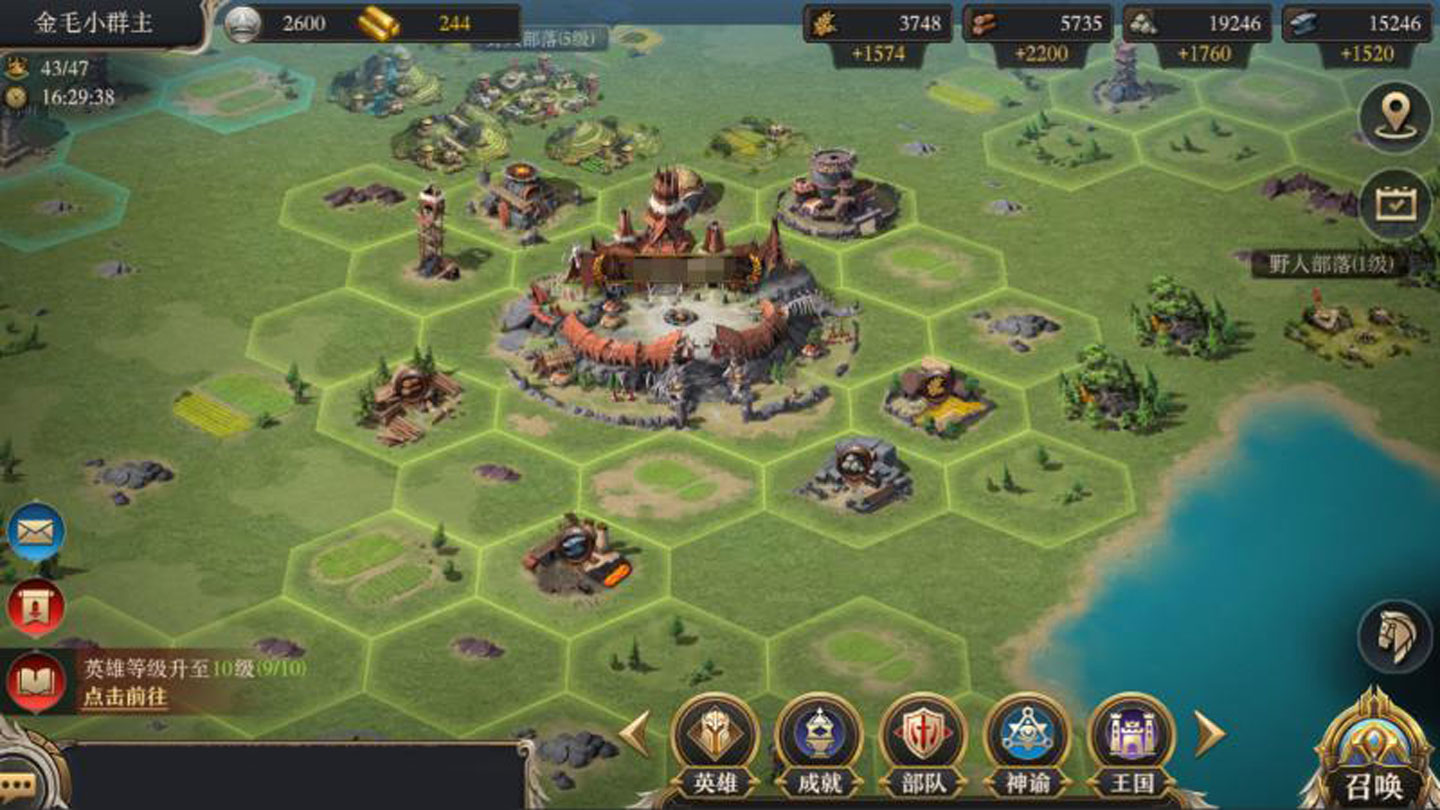Click the horse head cavalry button
Viewport: 1440px width, 810px height.
pyautogui.click(x=1395, y=635)
